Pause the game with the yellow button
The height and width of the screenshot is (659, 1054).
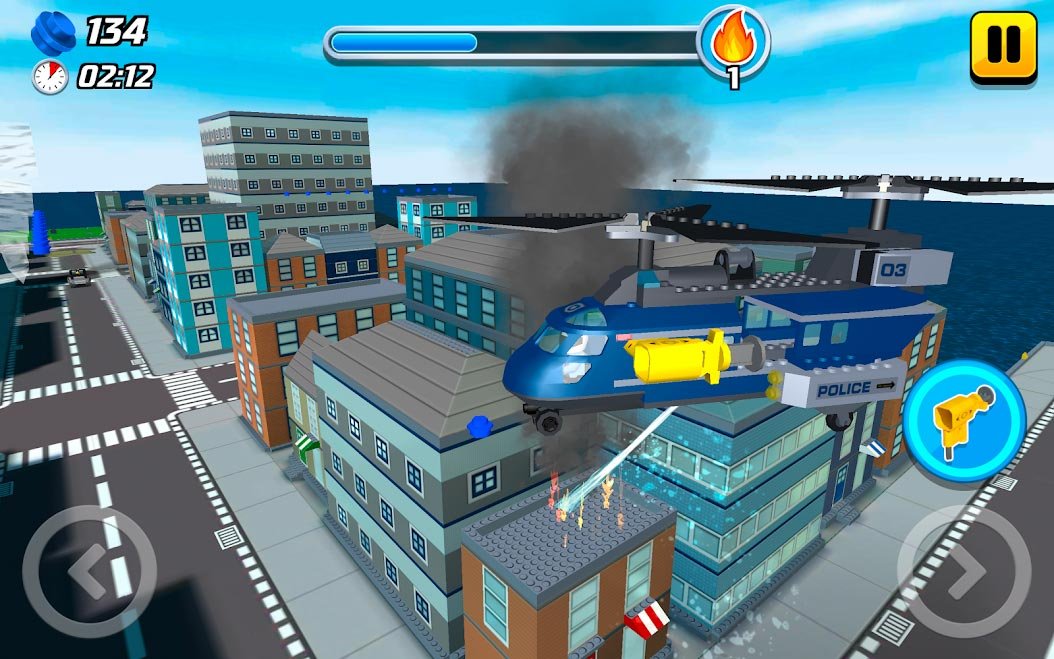point(1003,46)
